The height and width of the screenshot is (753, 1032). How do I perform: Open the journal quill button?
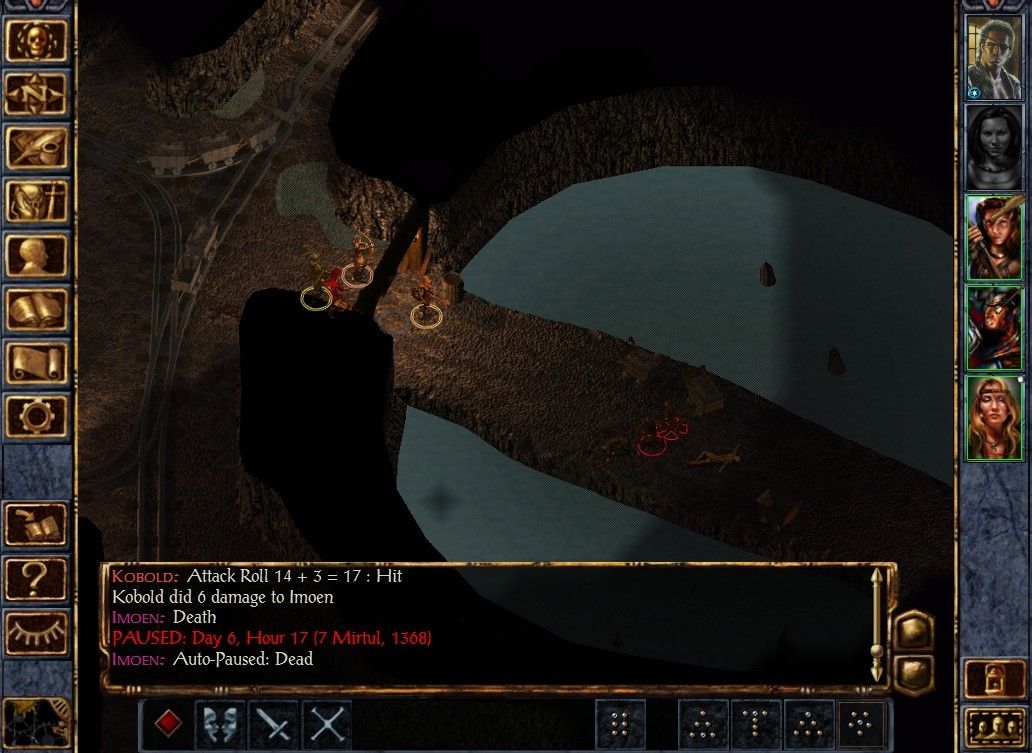[38, 147]
